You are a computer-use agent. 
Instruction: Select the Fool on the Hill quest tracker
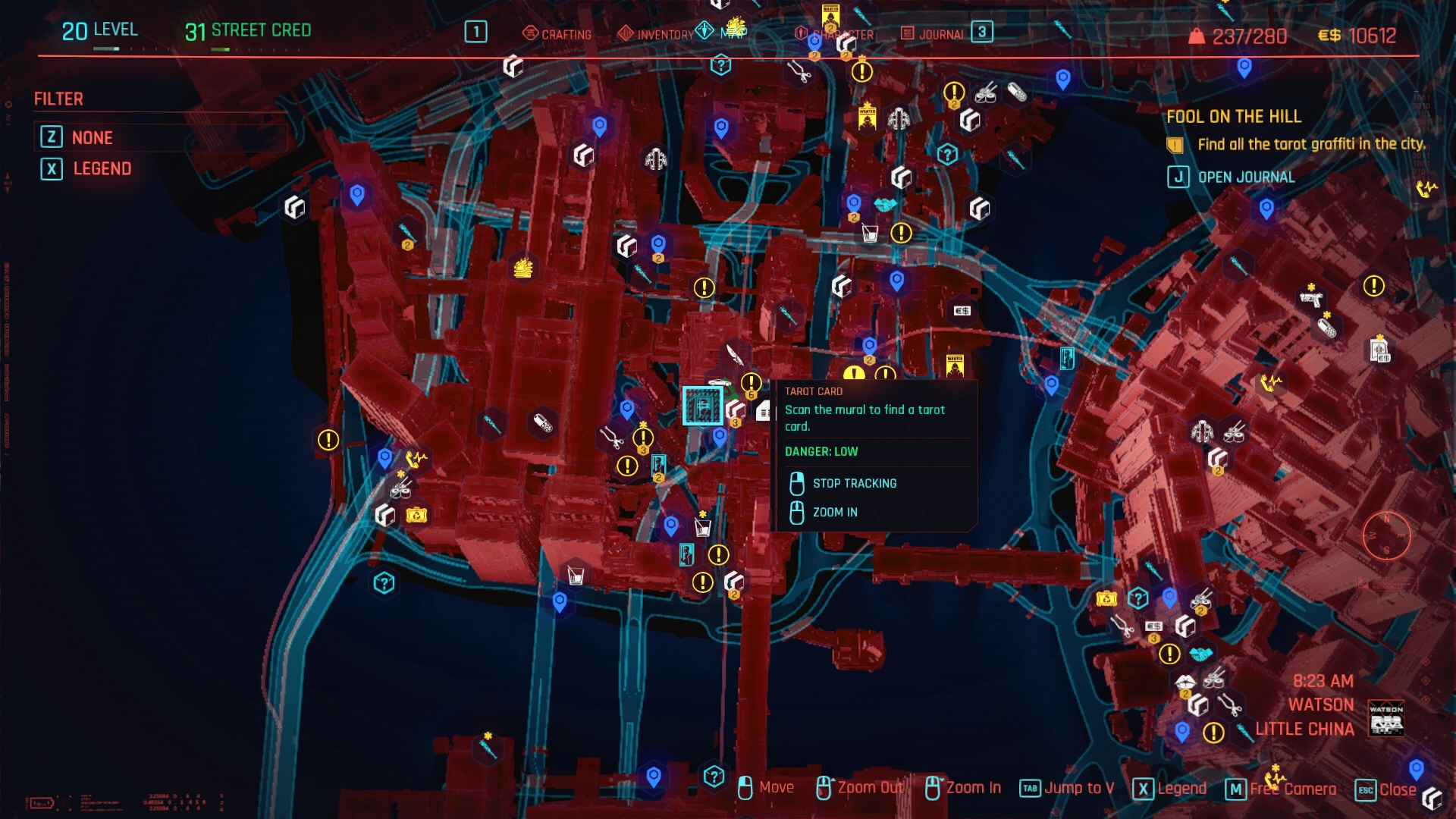[x=1233, y=117]
